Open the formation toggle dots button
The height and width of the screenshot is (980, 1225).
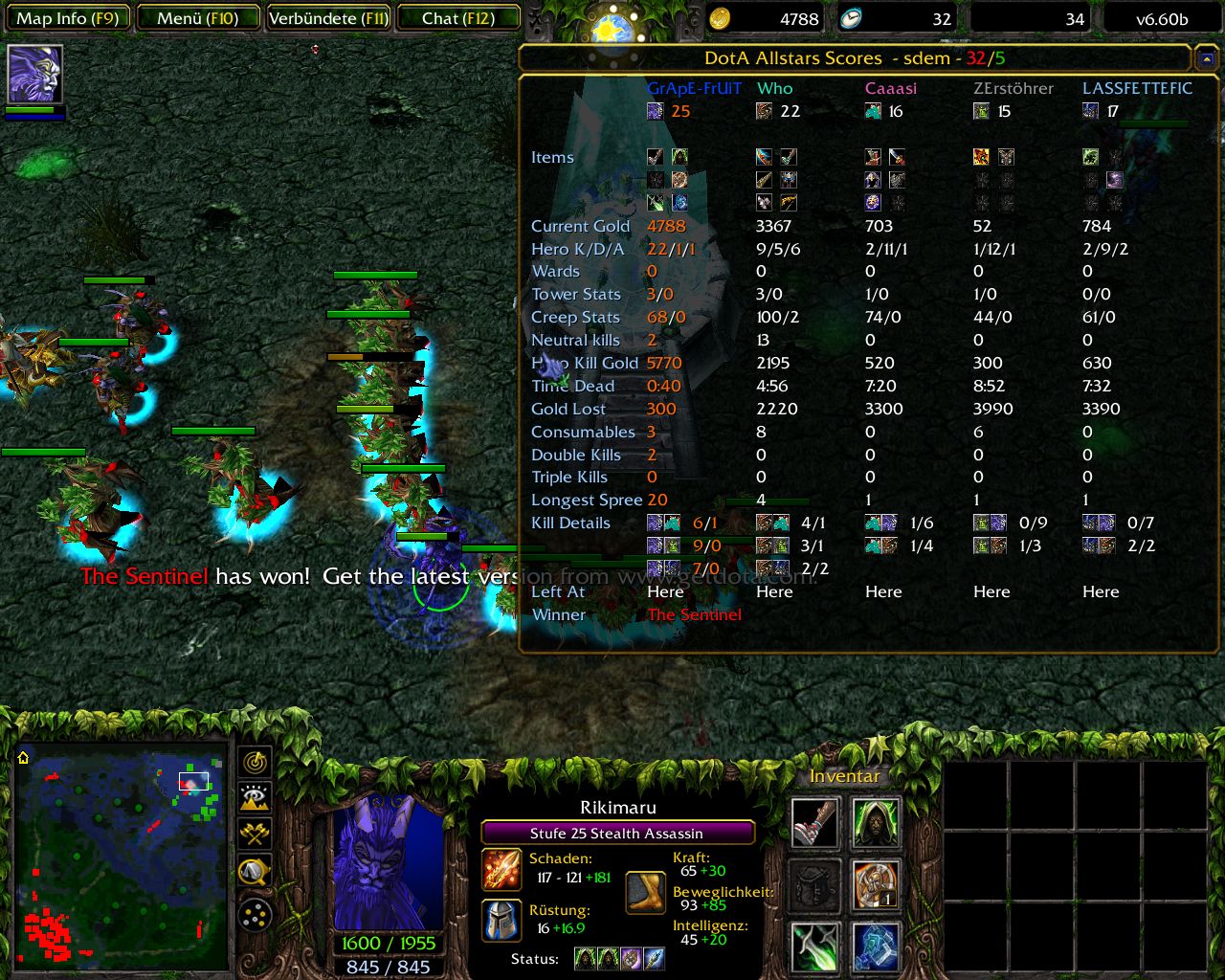click(x=255, y=915)
